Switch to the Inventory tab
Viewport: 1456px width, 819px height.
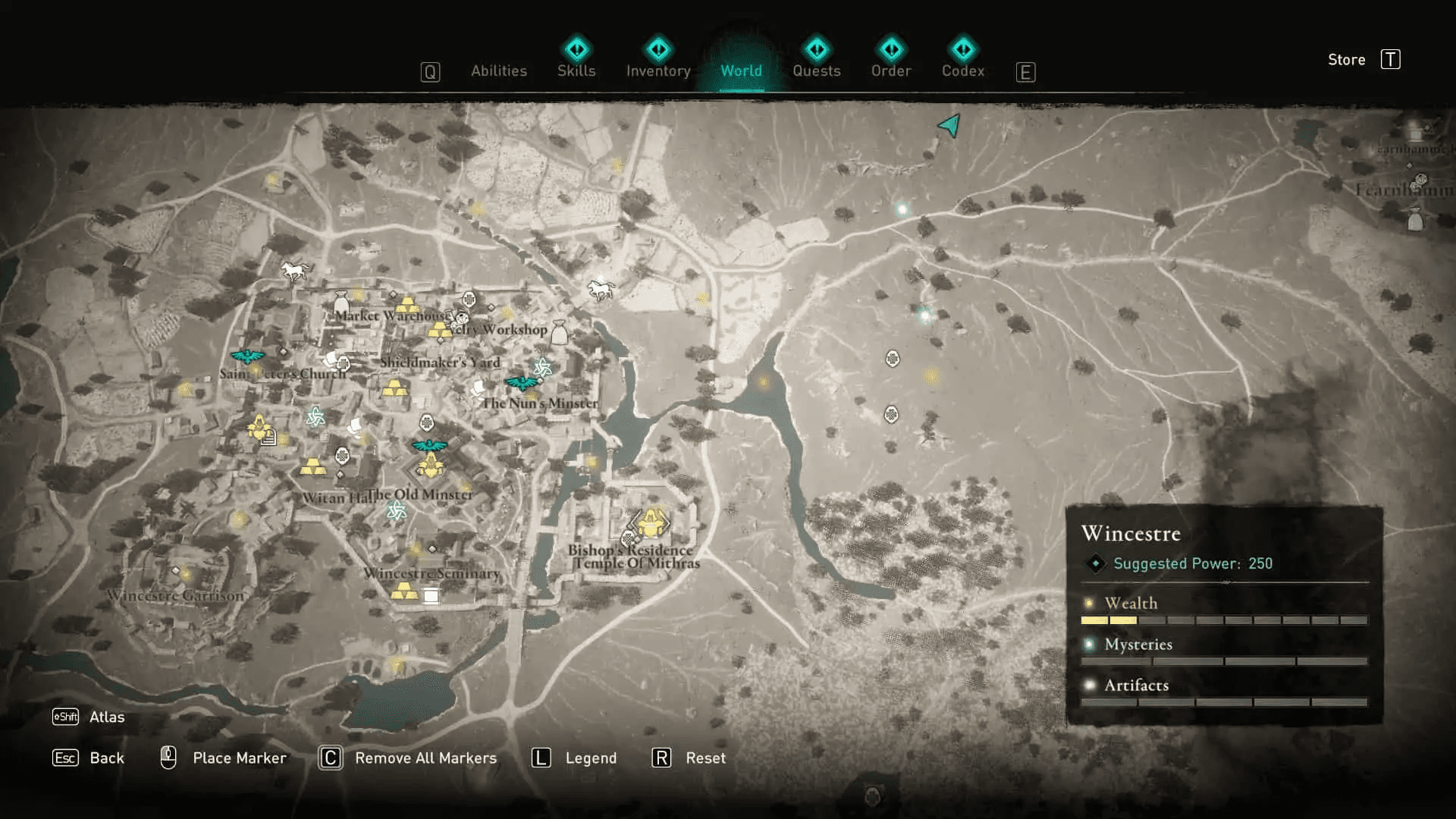[657, 71]
